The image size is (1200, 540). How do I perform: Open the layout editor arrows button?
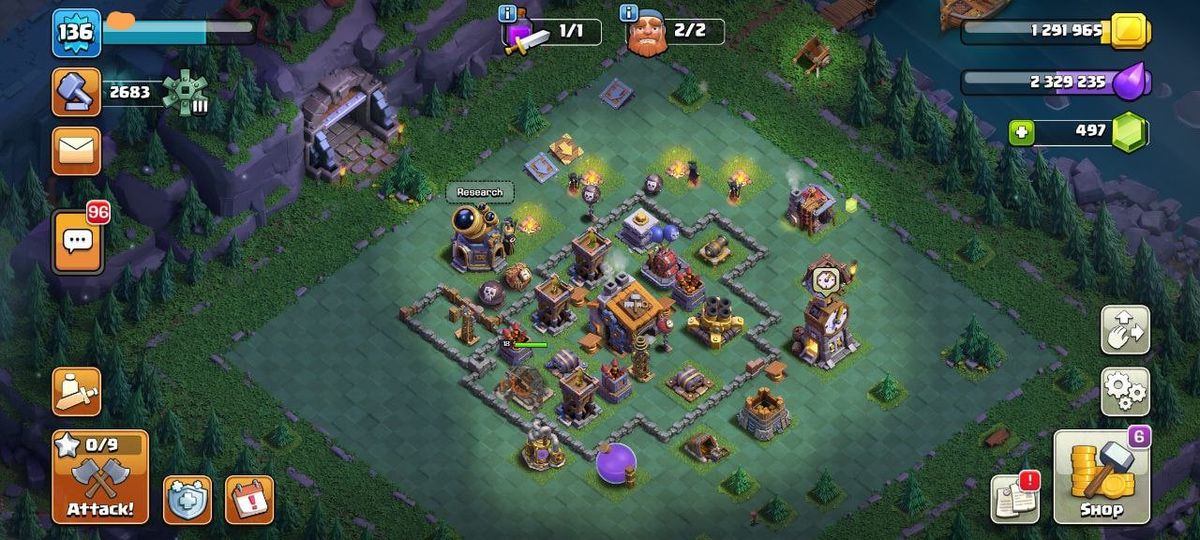1125,331
